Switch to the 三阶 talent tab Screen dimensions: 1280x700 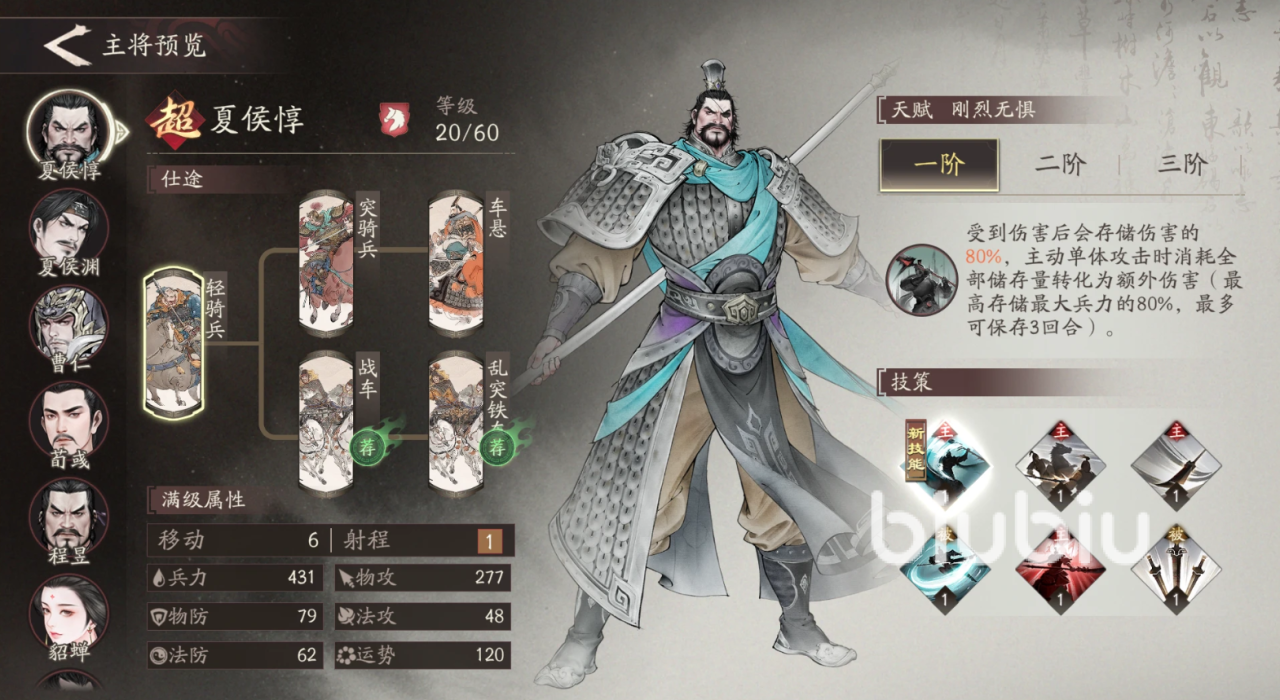[1182, 165]
